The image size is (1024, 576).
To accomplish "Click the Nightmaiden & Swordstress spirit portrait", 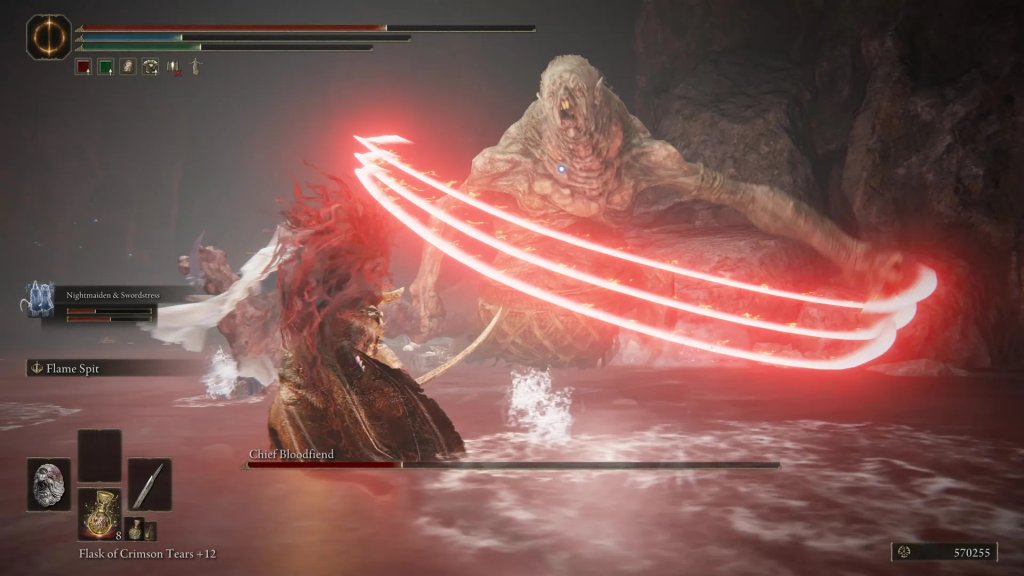I will click(x=40, y=299).
